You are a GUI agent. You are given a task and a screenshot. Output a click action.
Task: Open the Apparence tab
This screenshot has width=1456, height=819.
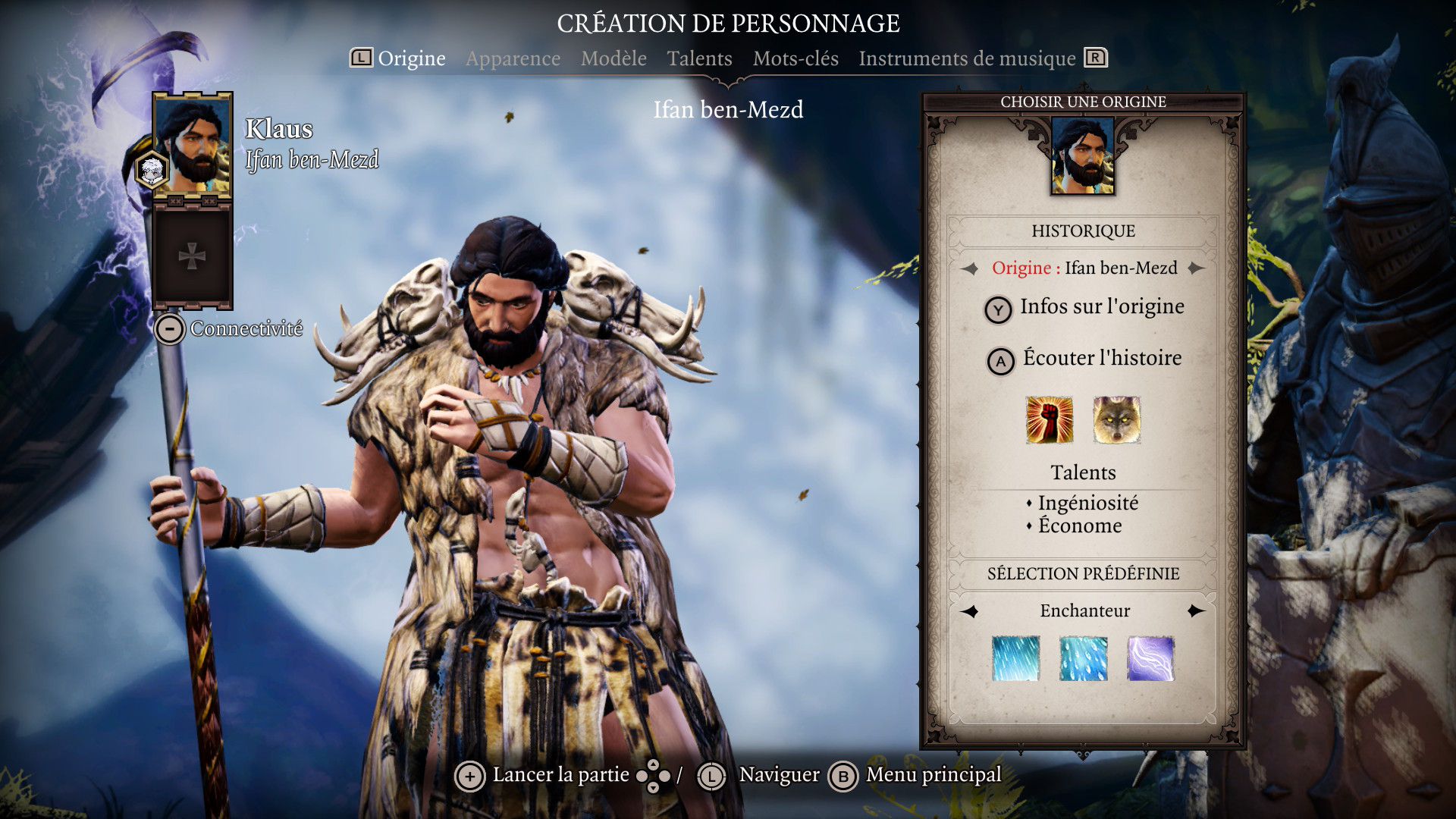pos(513,58)
